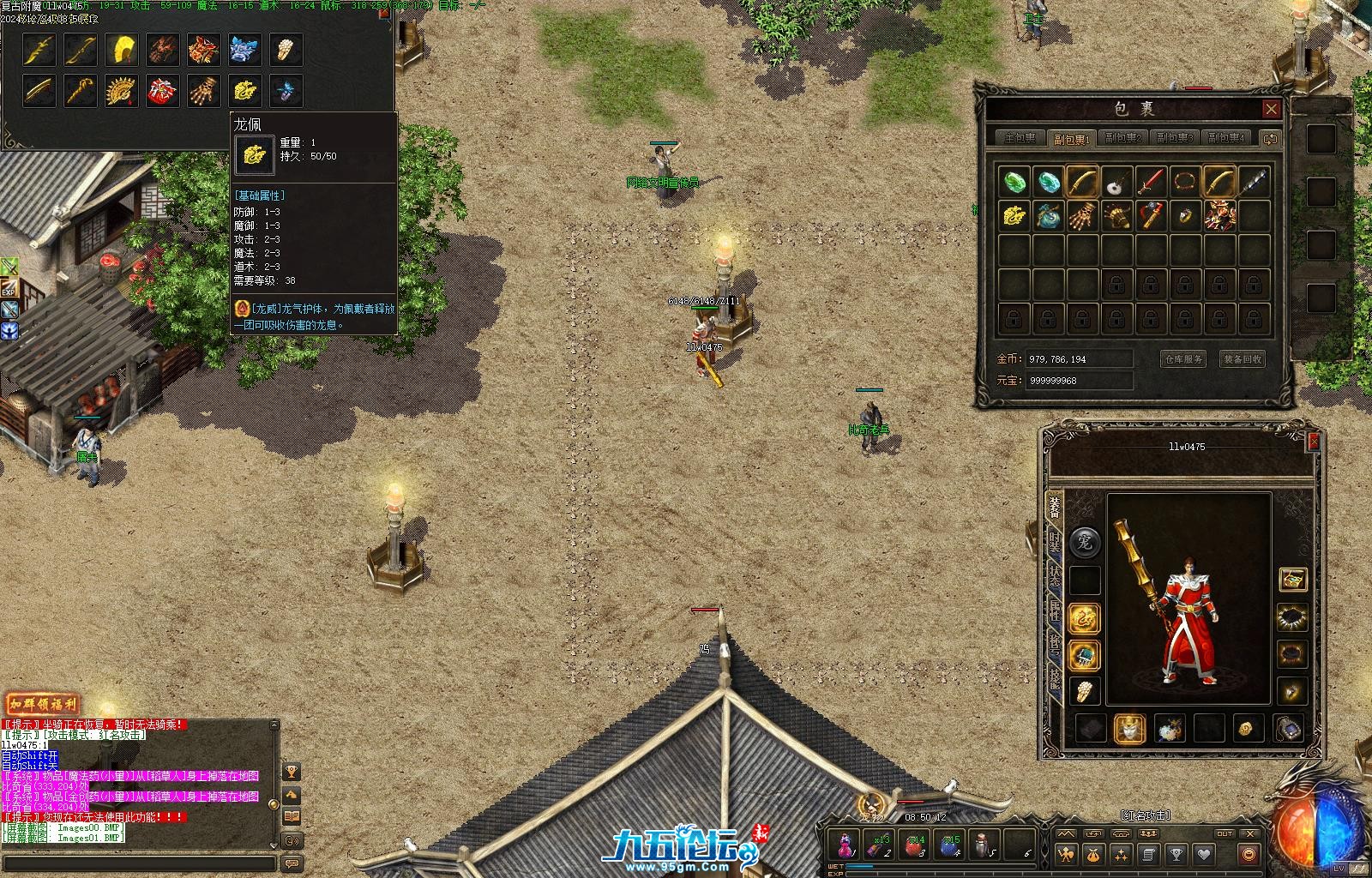Choose the bead bracelet item in bag
Screen dimensions: 1372x878
click(1185, 182)
